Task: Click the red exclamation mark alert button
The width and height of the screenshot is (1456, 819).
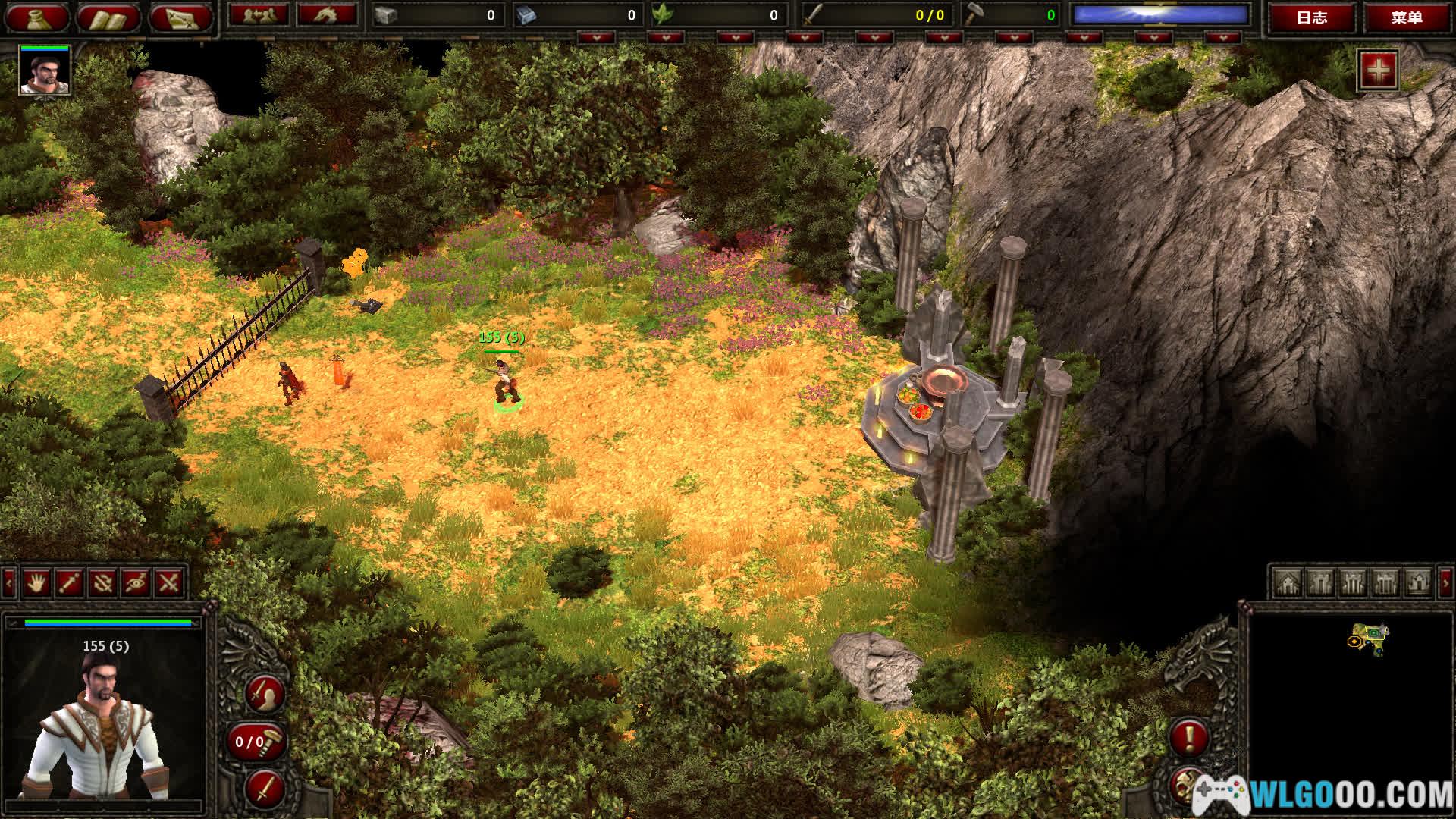Action: click(1189, 736)
